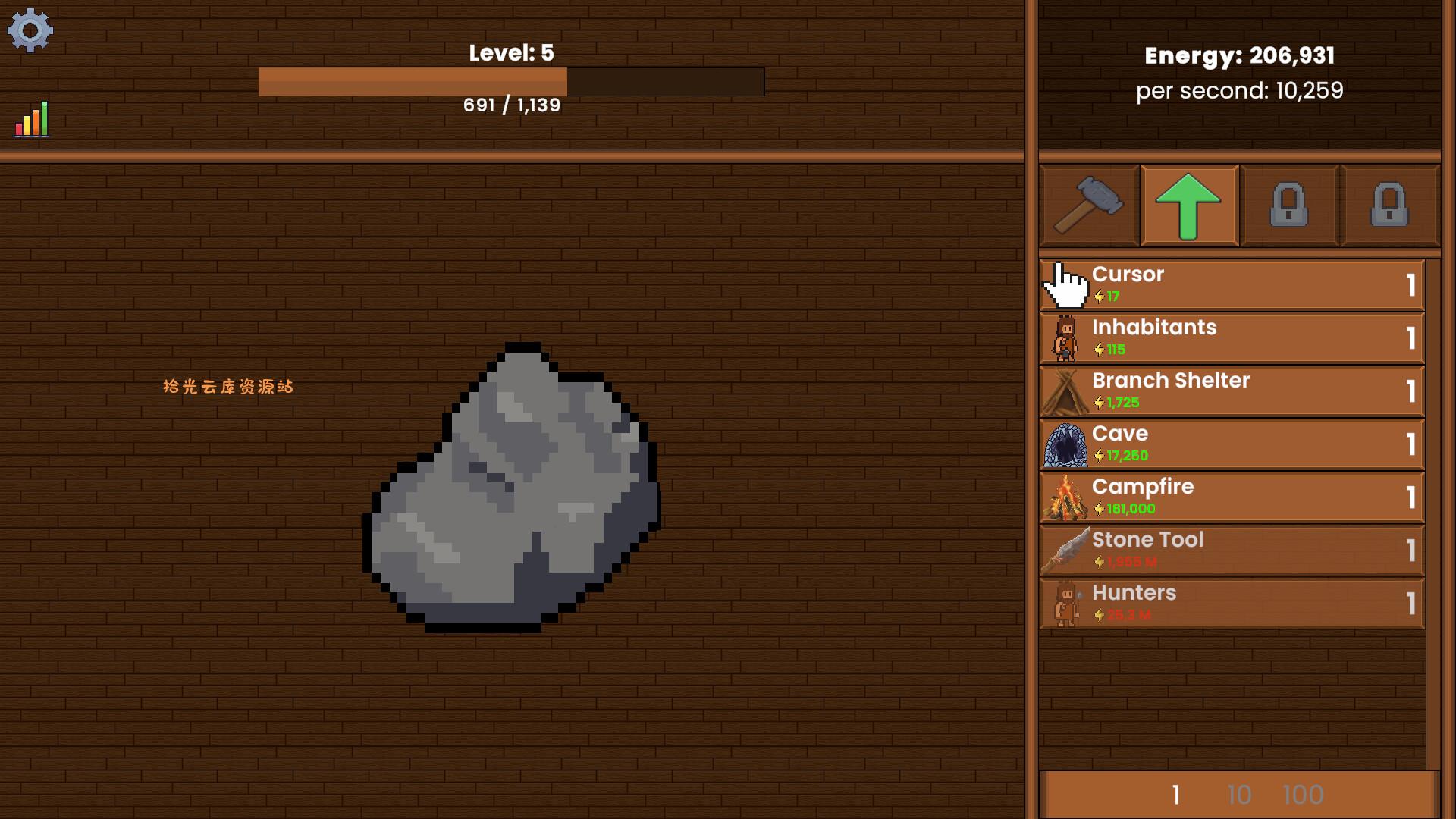This screenshot has height=819, width=1456.
Task: Choose the Hunters row
Action: (1232, 604)
